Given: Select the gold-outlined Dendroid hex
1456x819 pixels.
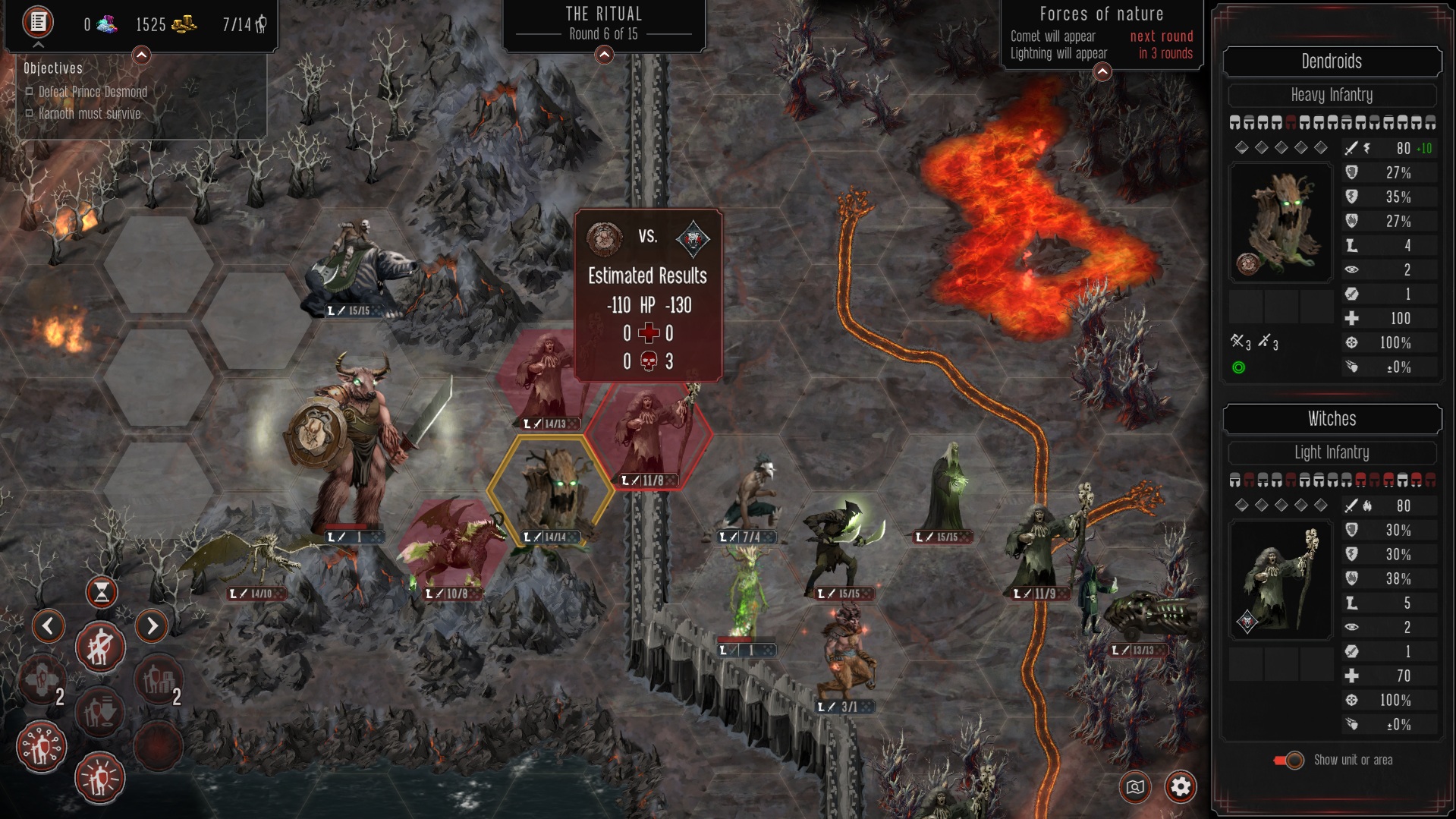Looking at the screenshot, I should click(x=551, y=490).
